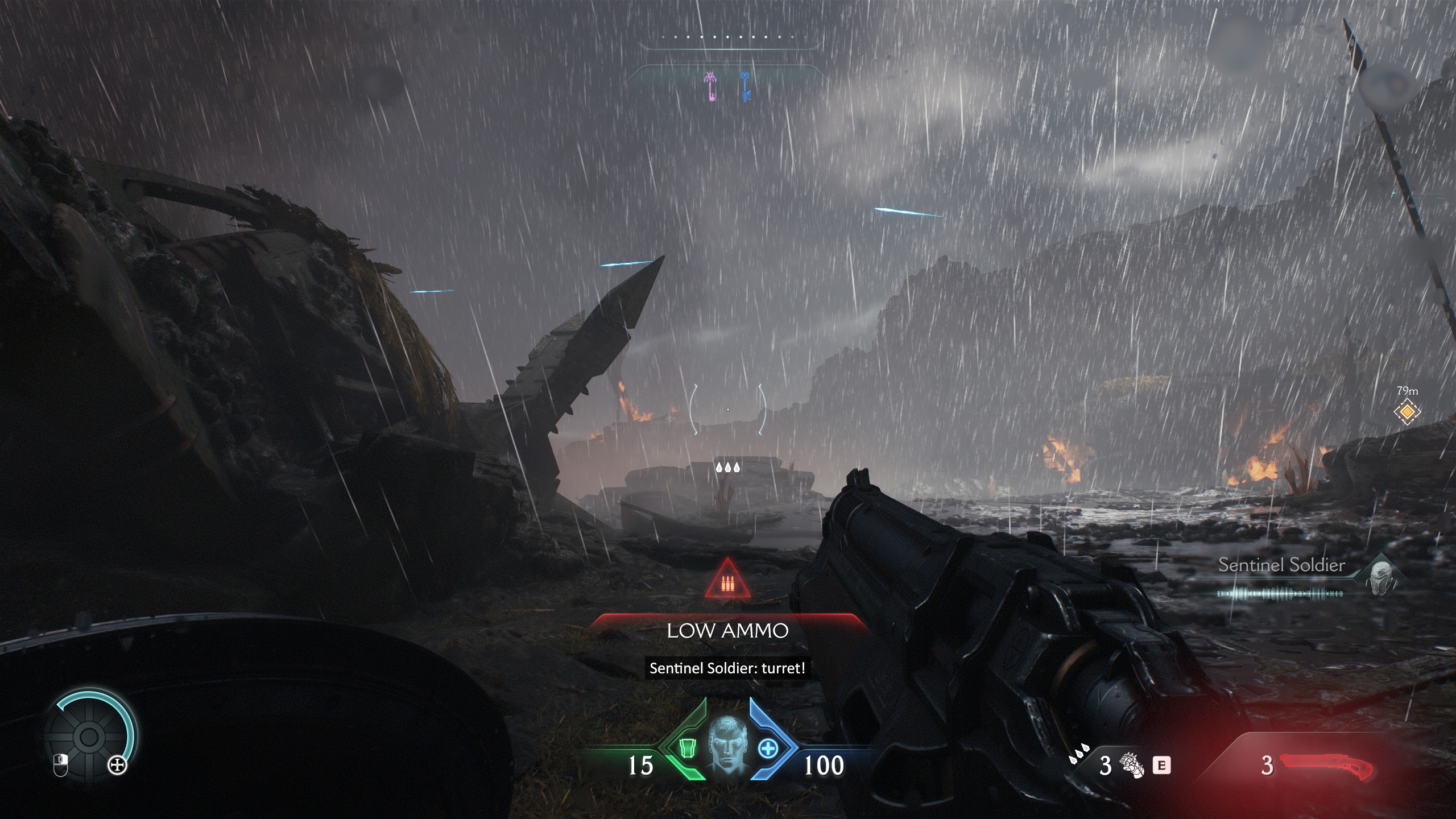
Task: Click the red low ammo warning triangle
Action: point(727,580)
